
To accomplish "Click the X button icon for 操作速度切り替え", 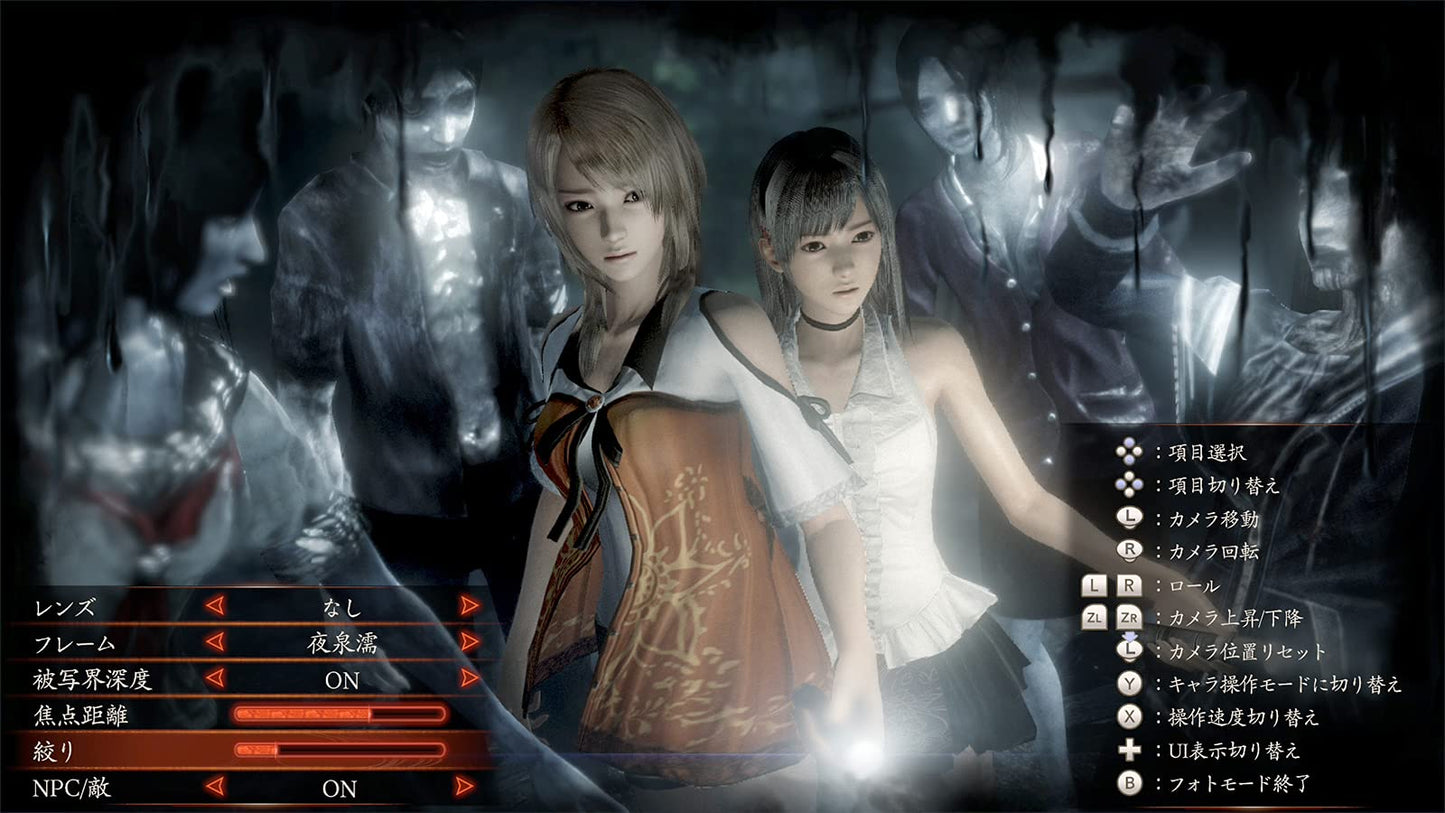I will coord(1129,717).
